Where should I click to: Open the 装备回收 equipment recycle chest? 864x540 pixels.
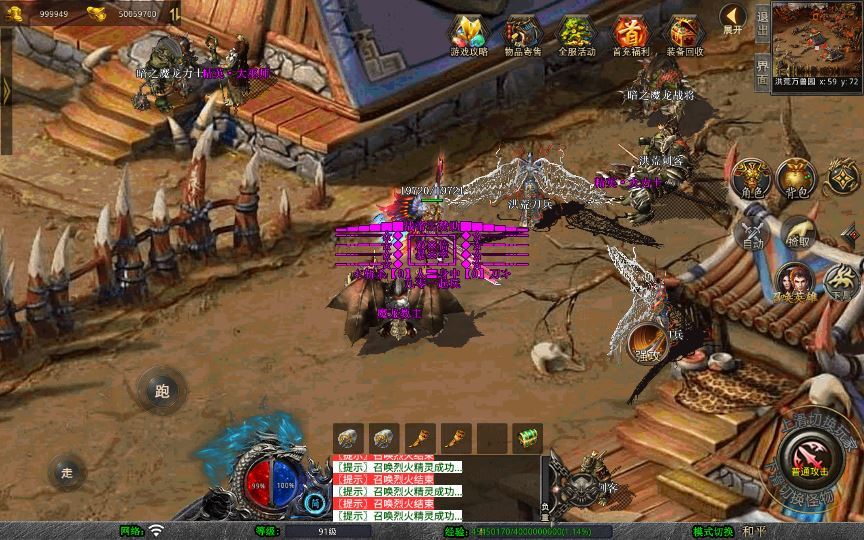(x=685, y=34)
